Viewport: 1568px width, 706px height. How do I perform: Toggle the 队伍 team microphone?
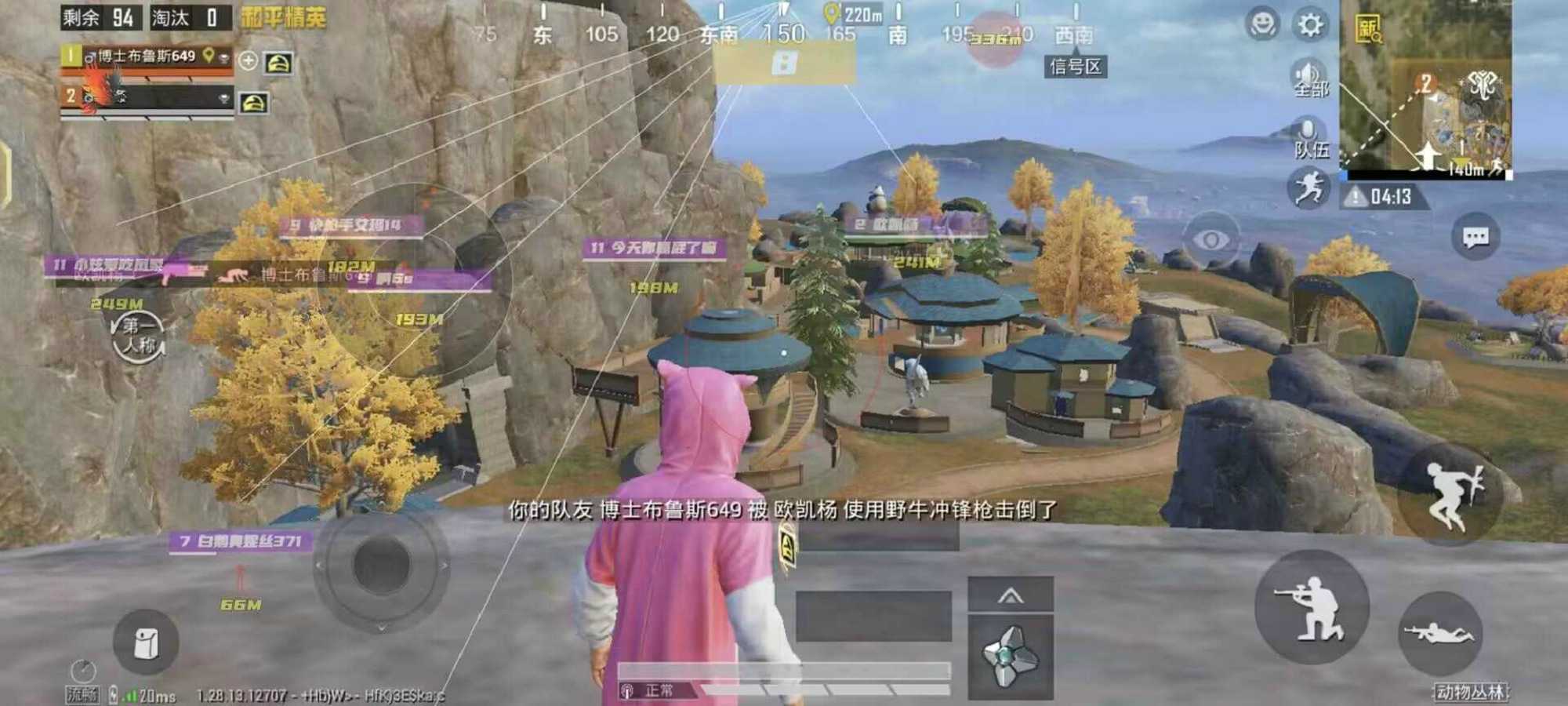point(1308,136)
